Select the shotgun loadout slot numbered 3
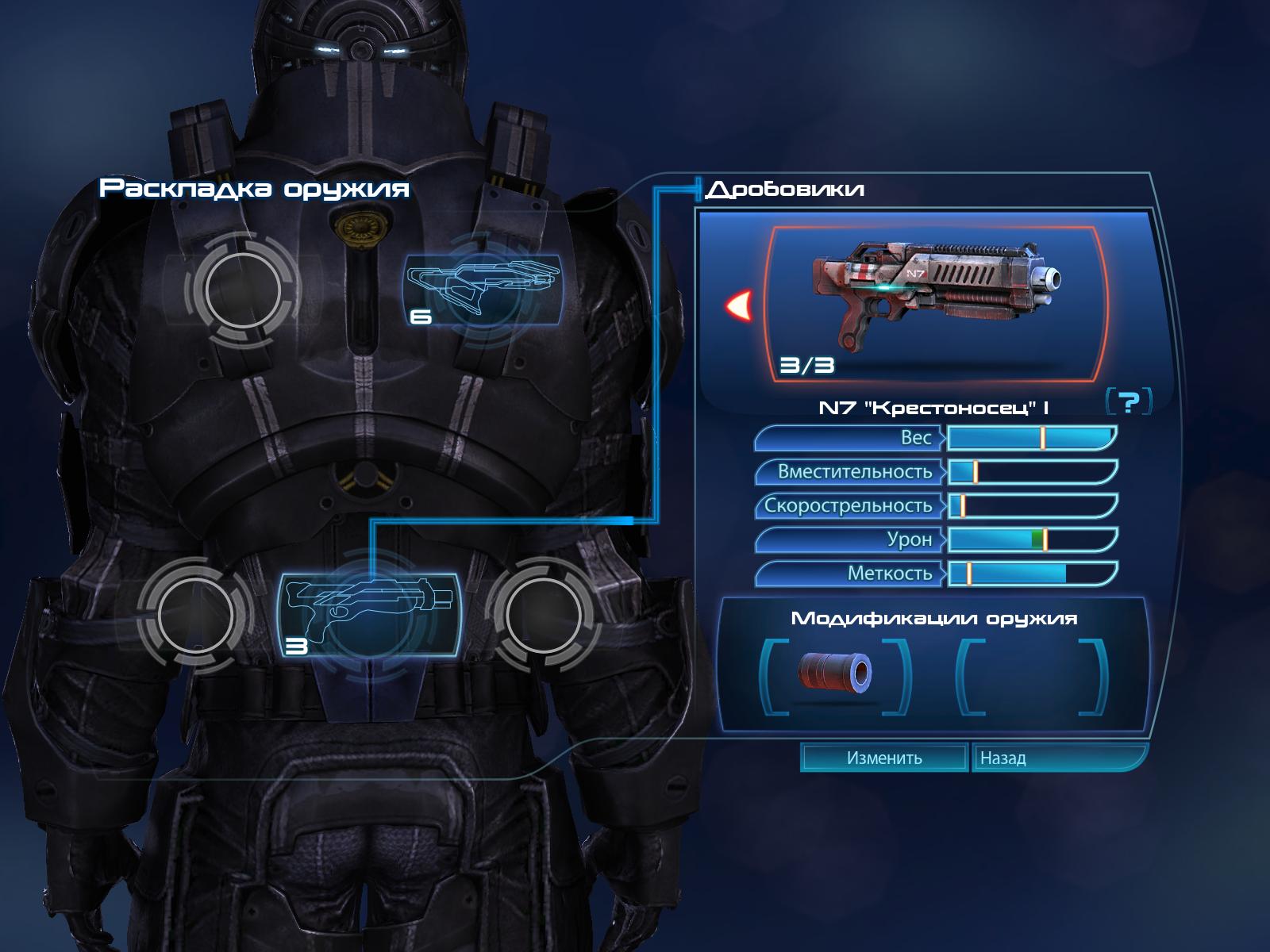1270x952 pixels. (x=368, y=615)
